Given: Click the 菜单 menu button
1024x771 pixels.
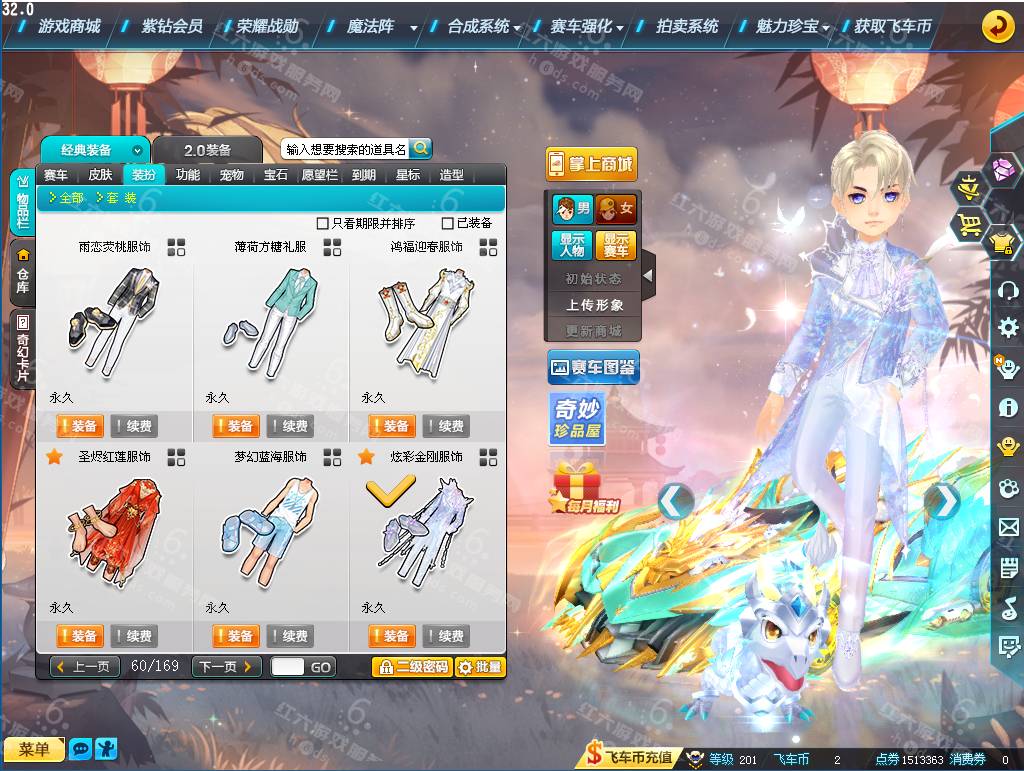Looking at the screenshot, I should coord(34,749).
